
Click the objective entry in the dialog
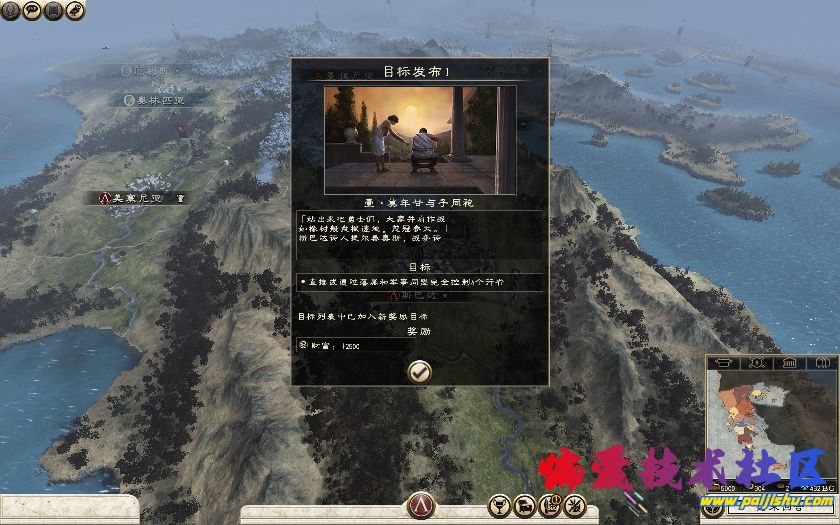(x=420, y=282)
